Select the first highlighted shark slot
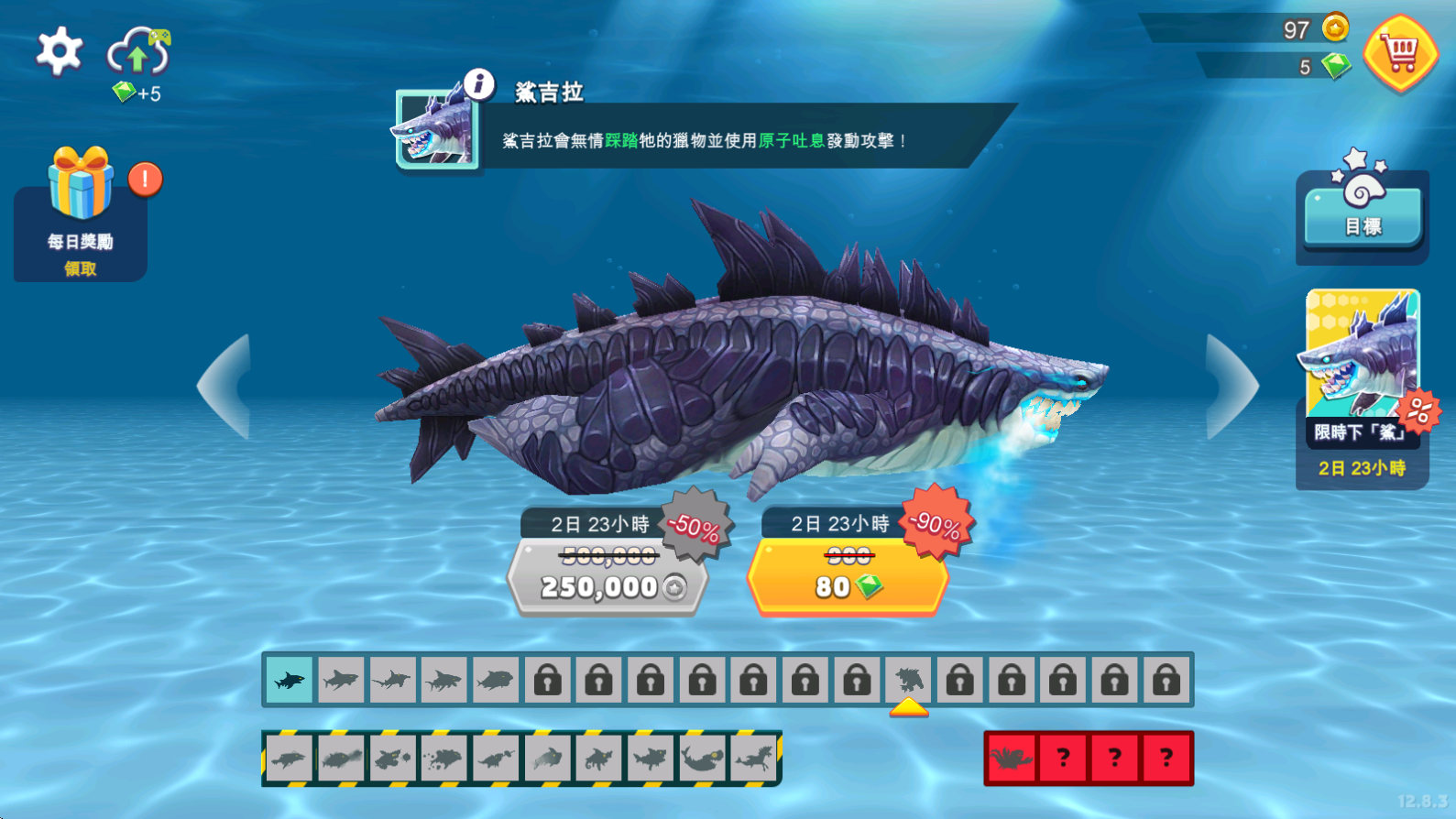 tap(290, 680)
